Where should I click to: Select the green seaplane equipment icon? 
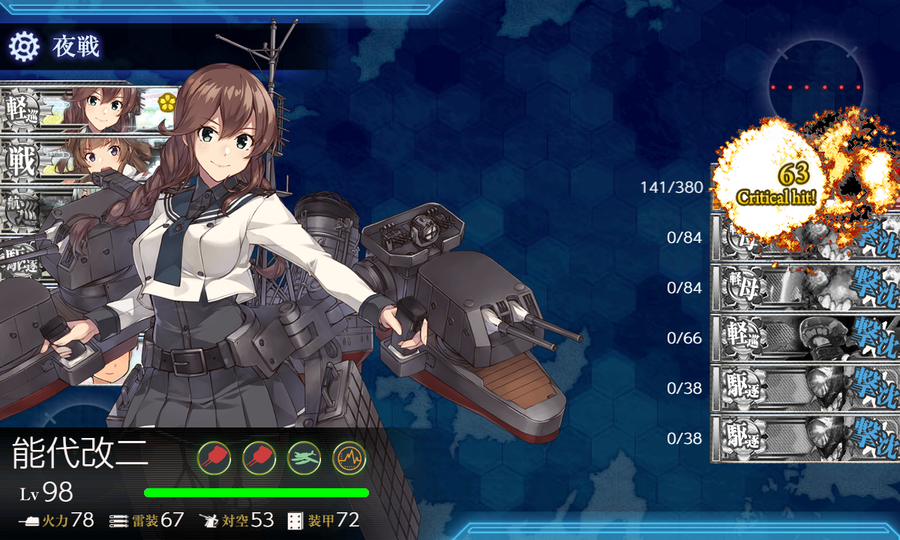click(304, 457)
